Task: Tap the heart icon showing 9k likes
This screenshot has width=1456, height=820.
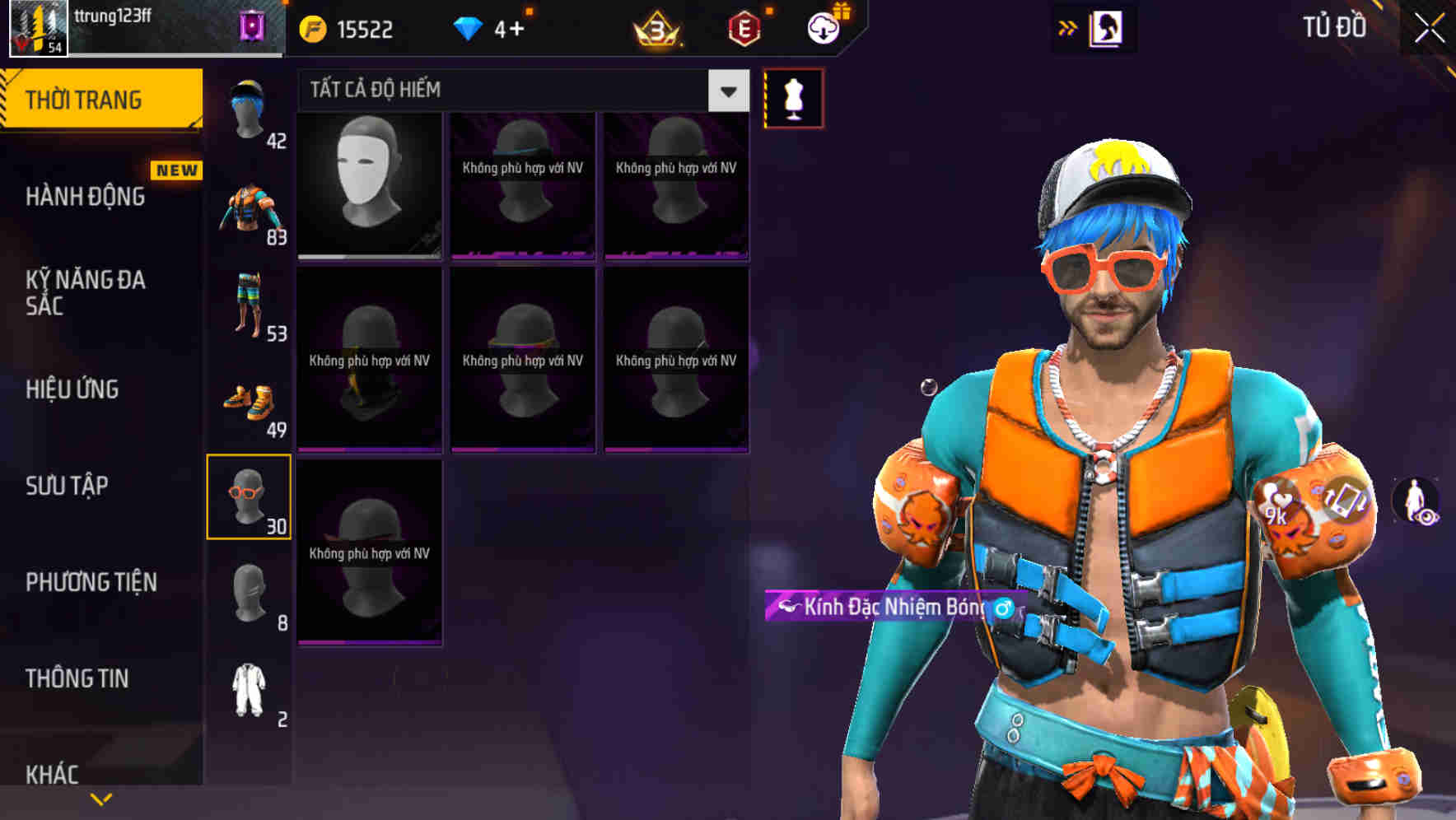Action: (1277, 502)
